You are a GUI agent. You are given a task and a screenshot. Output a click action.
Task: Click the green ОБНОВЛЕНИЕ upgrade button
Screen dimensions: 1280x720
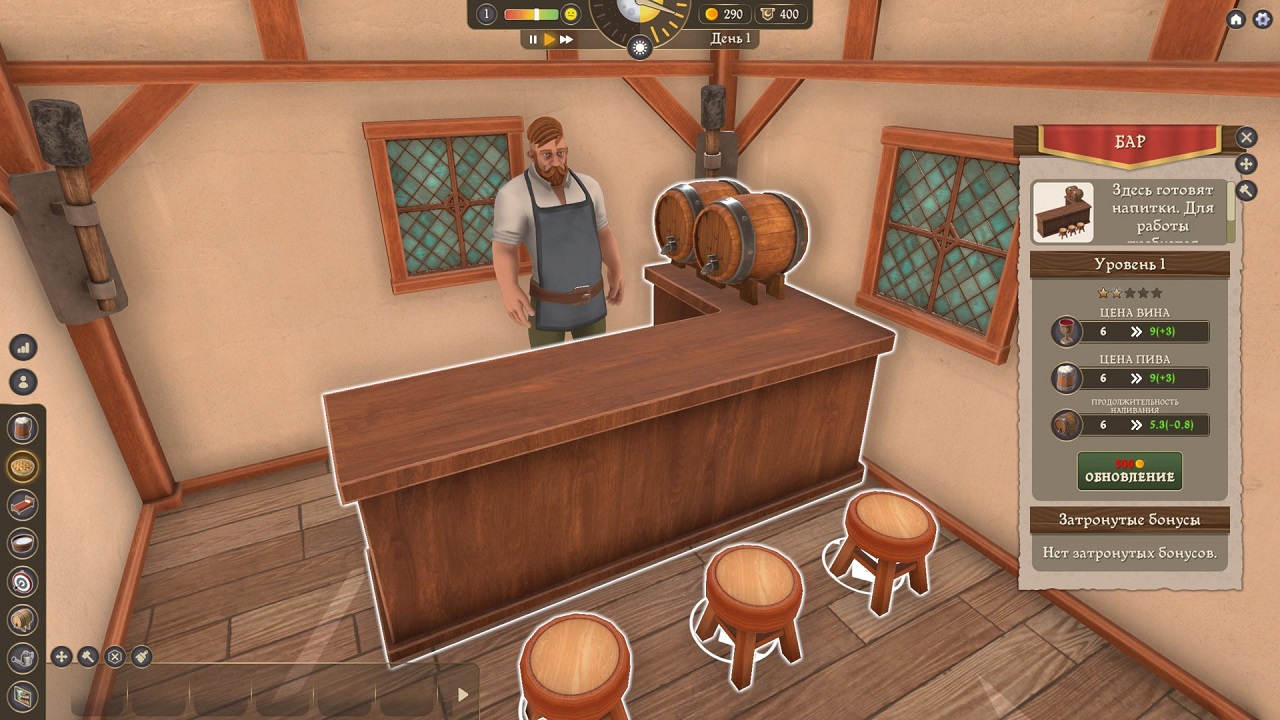pos(1129,472)
